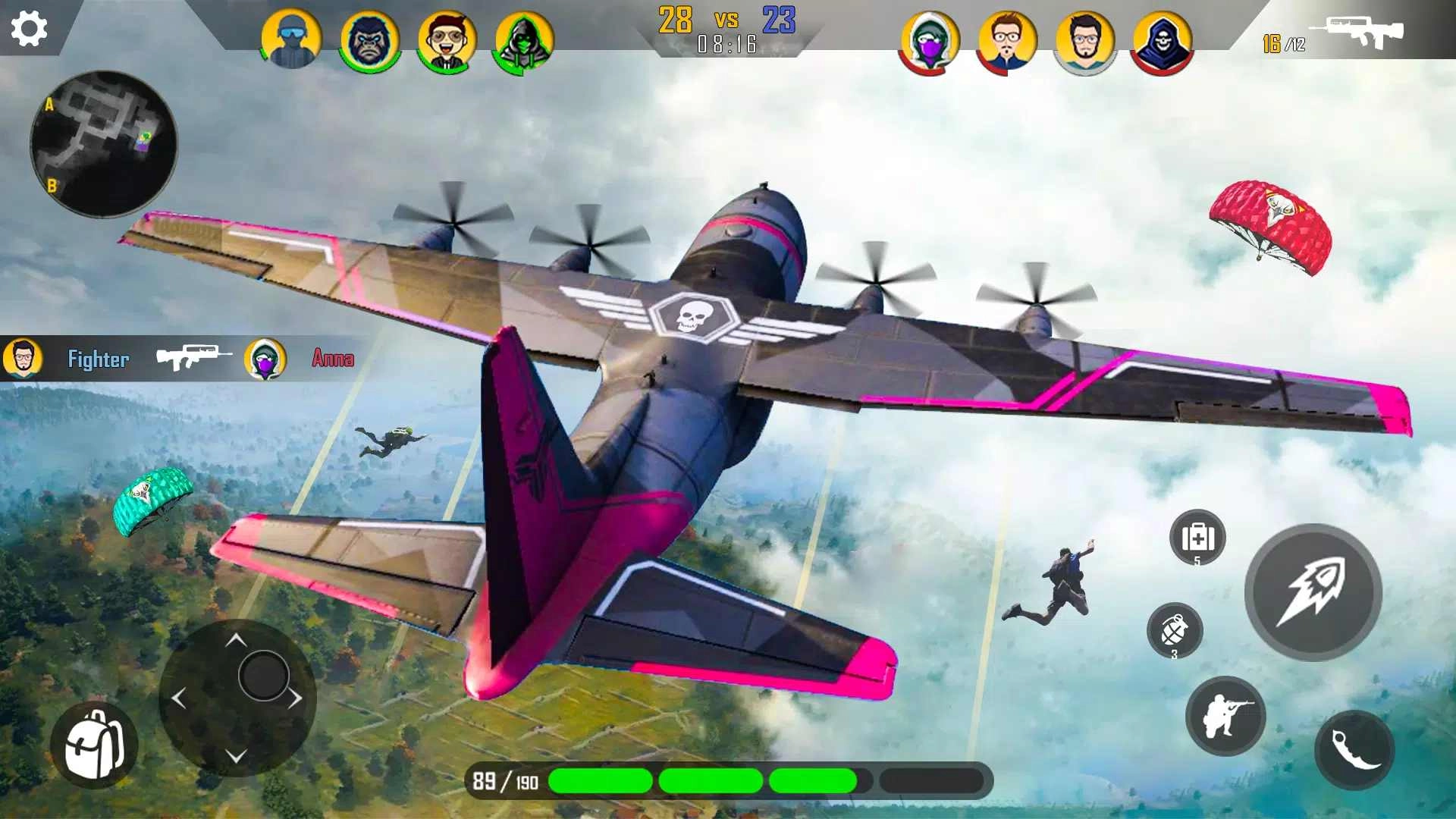This screenshot has width=1456, height=819.
Task: Tap the gorilla teammate avatar
Action: coord(367,42)
